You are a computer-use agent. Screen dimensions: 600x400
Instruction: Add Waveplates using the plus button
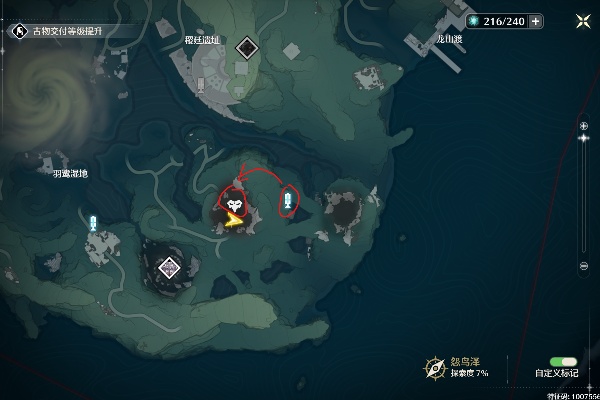tap(537, 20)
